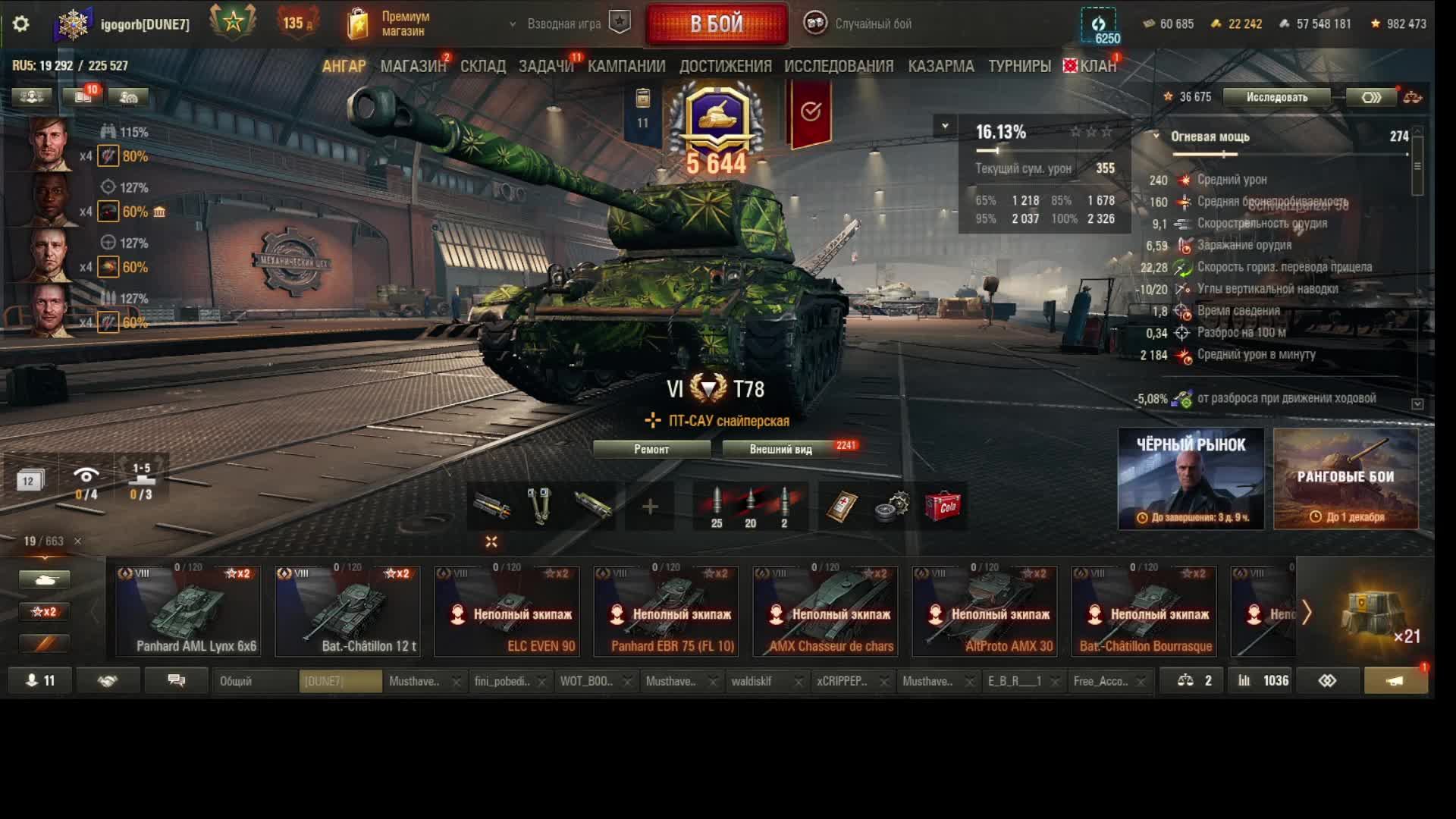Viewport: 1456px width, 819px height.
Task: Select the Panhard AML Lynx 6x6 tank
Action: tap(188, 610)
